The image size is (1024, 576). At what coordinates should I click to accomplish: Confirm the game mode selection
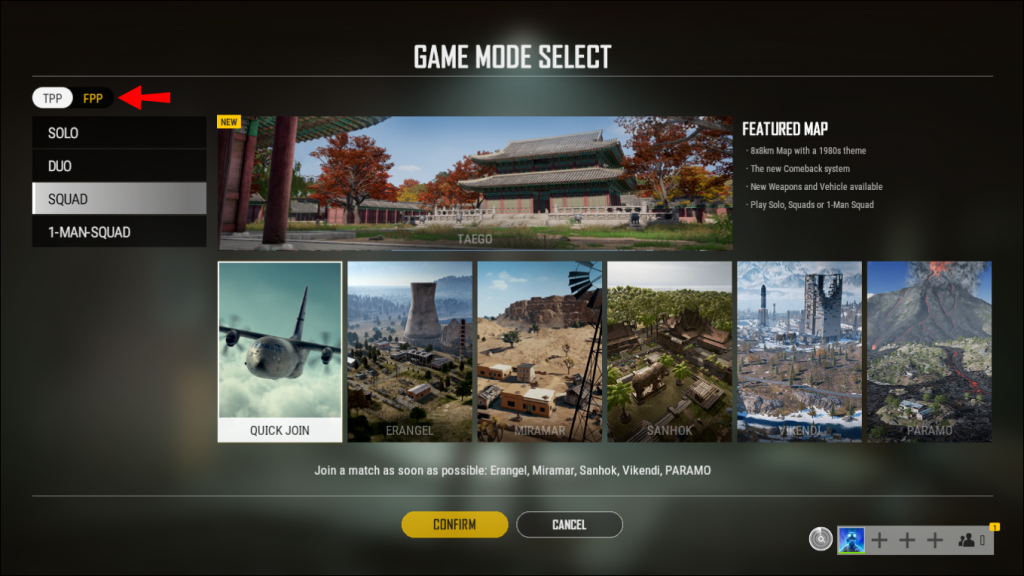[455, 525]
